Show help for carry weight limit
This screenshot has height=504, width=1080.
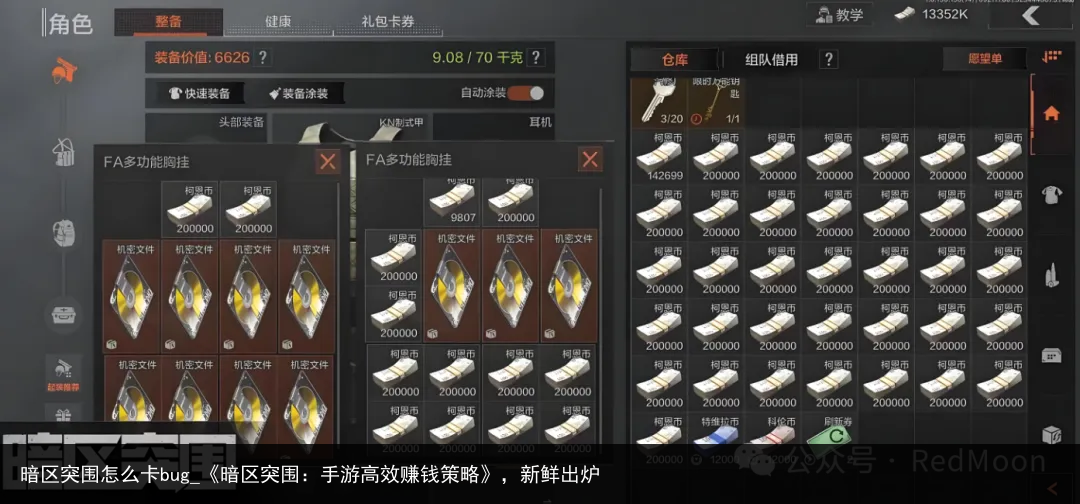point(536,58)
